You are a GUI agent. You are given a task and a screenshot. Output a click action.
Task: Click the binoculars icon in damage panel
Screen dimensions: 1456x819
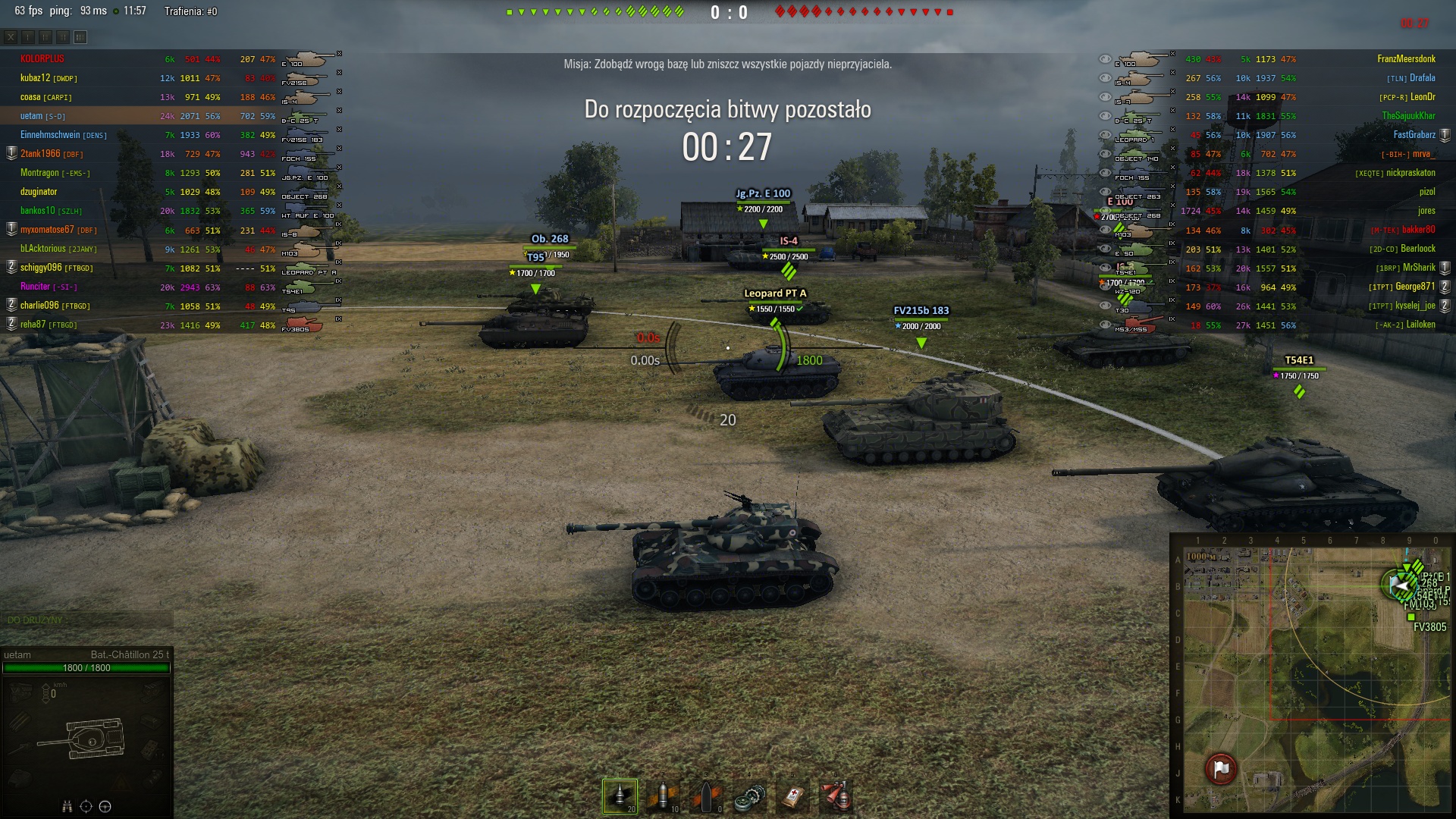coord(67,806)
